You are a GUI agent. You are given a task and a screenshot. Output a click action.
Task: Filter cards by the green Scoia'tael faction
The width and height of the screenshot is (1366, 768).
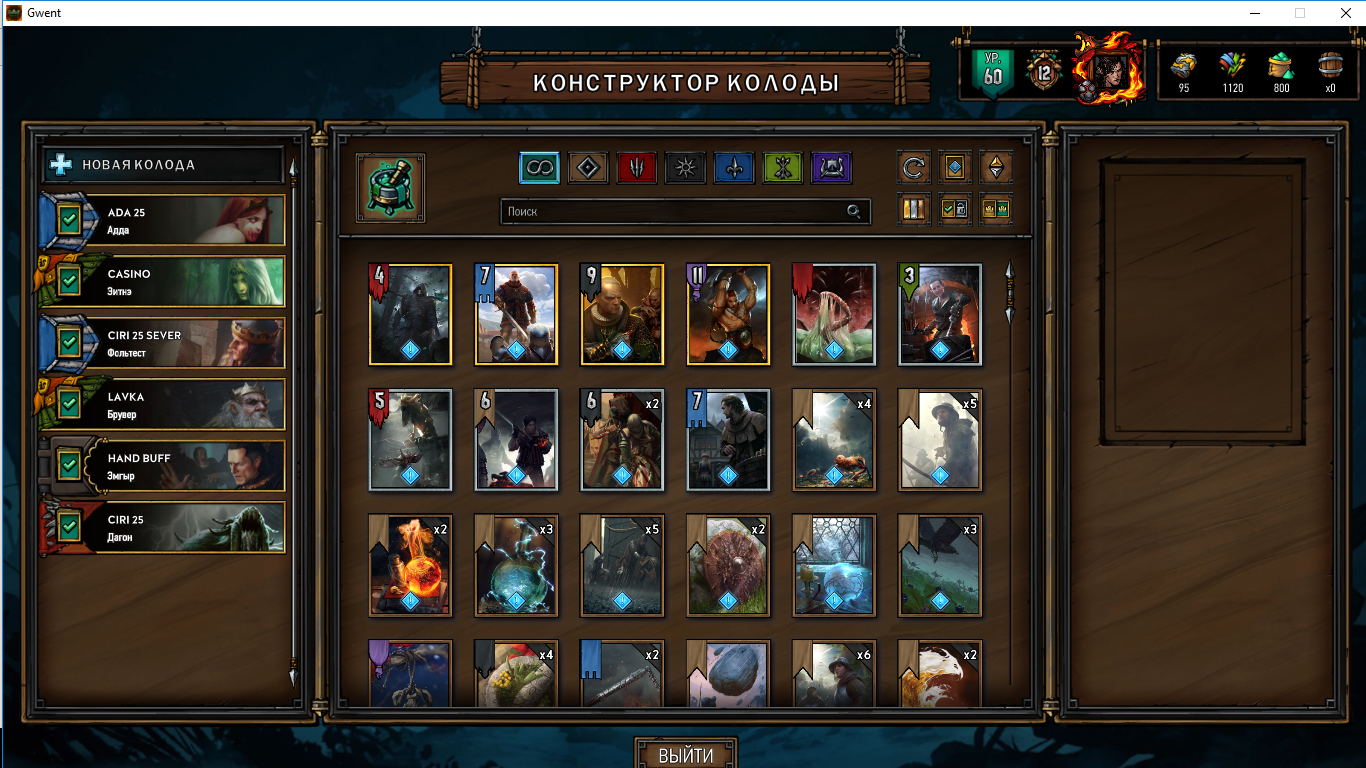click(783, 168)
